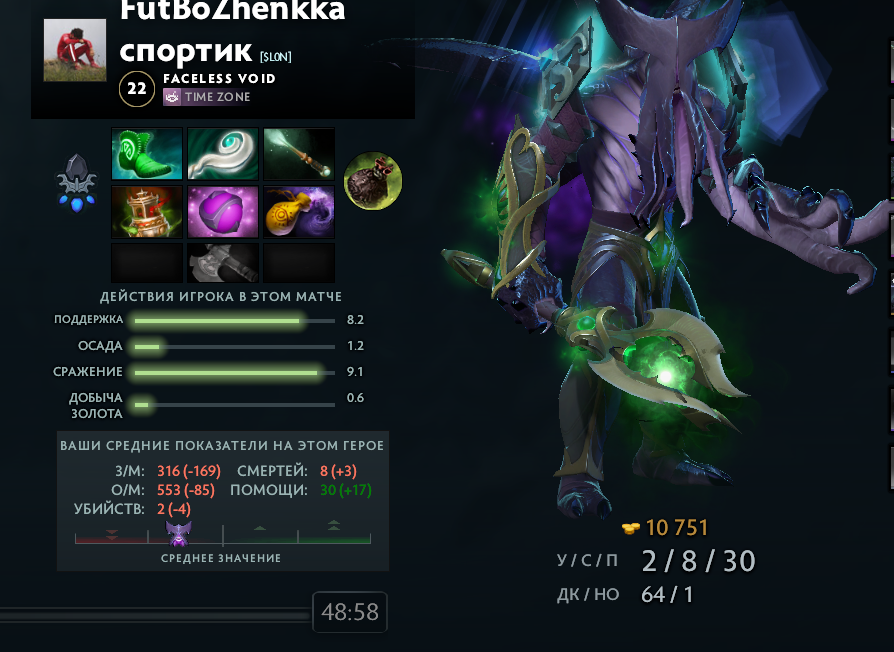The image size is (894, 652).
Task: Select the greyed axe in the backpack
Action: tap(223, 262)
